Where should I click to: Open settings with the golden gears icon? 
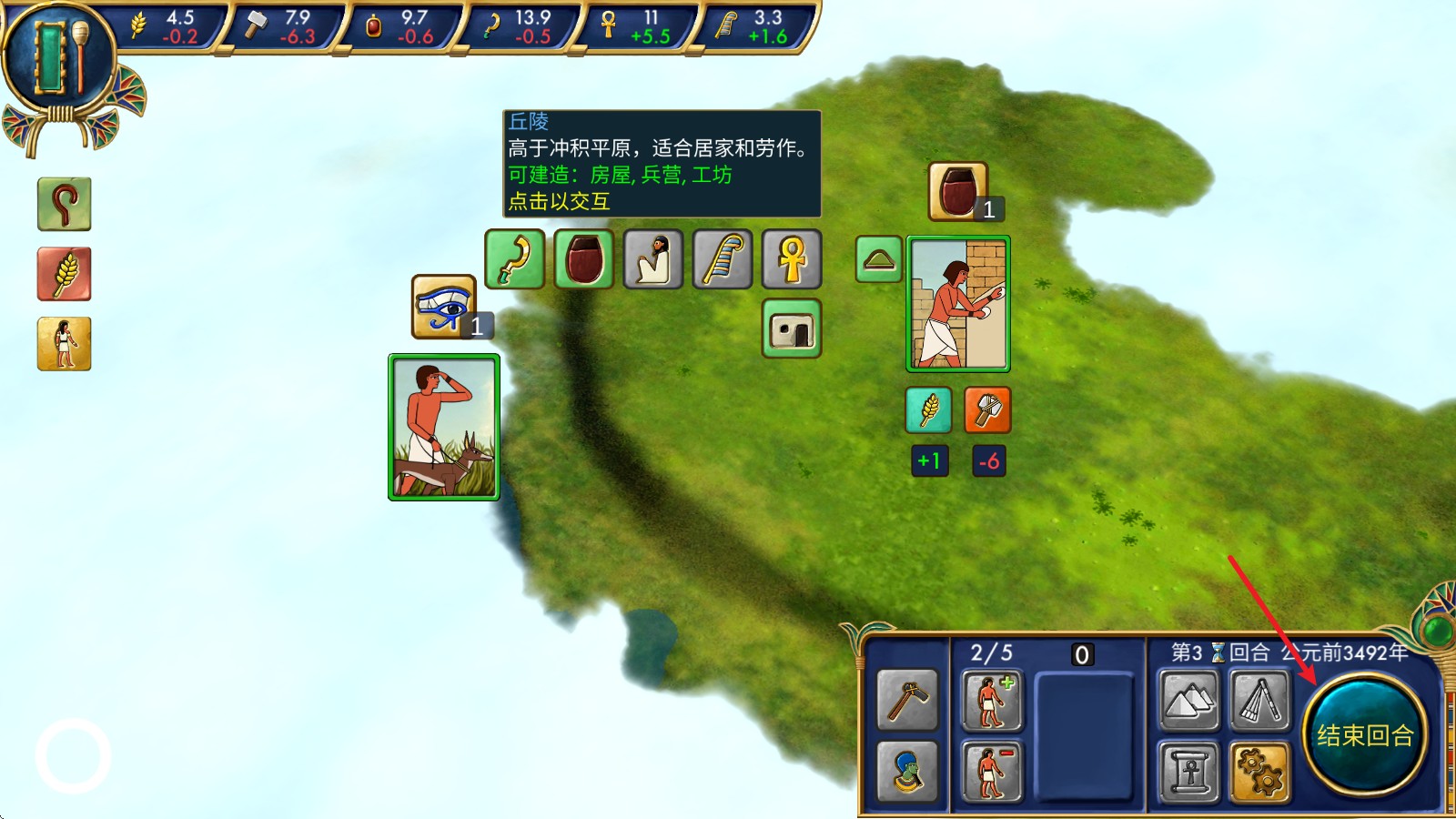point(1260,772)
